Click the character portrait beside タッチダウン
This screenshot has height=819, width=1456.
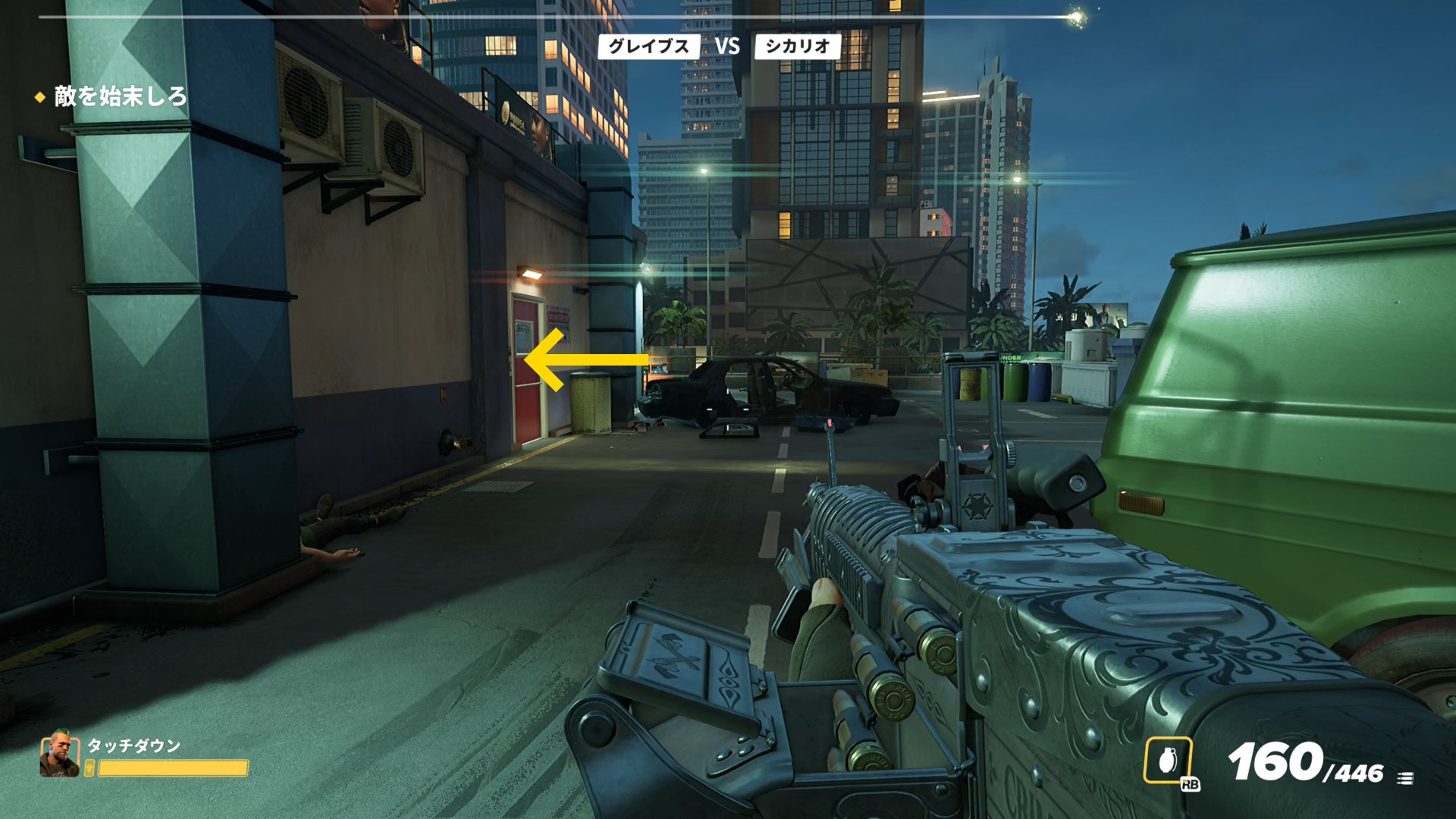click(x=59, y=755)
